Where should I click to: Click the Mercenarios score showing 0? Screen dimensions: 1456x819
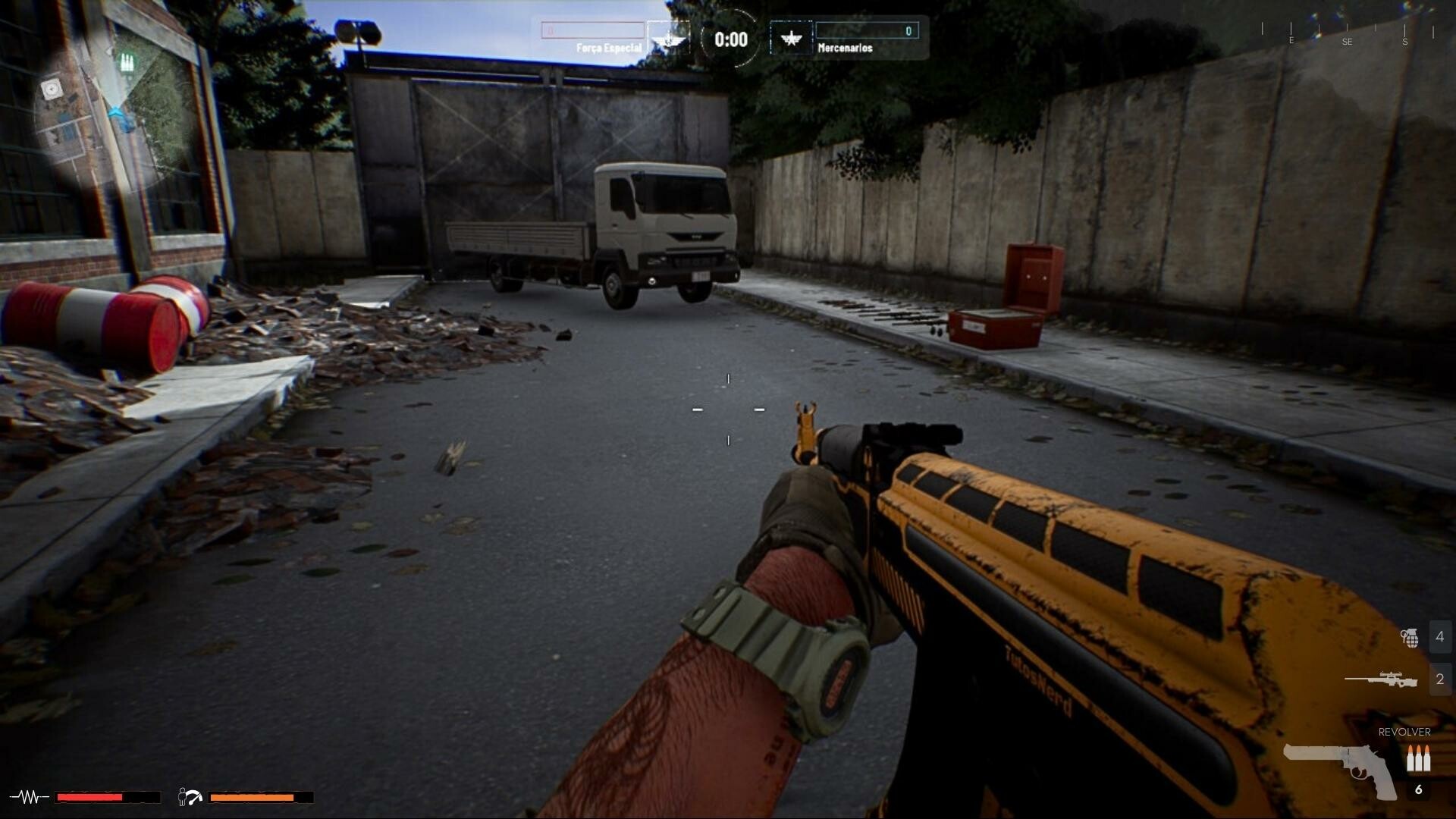[907, 30]
